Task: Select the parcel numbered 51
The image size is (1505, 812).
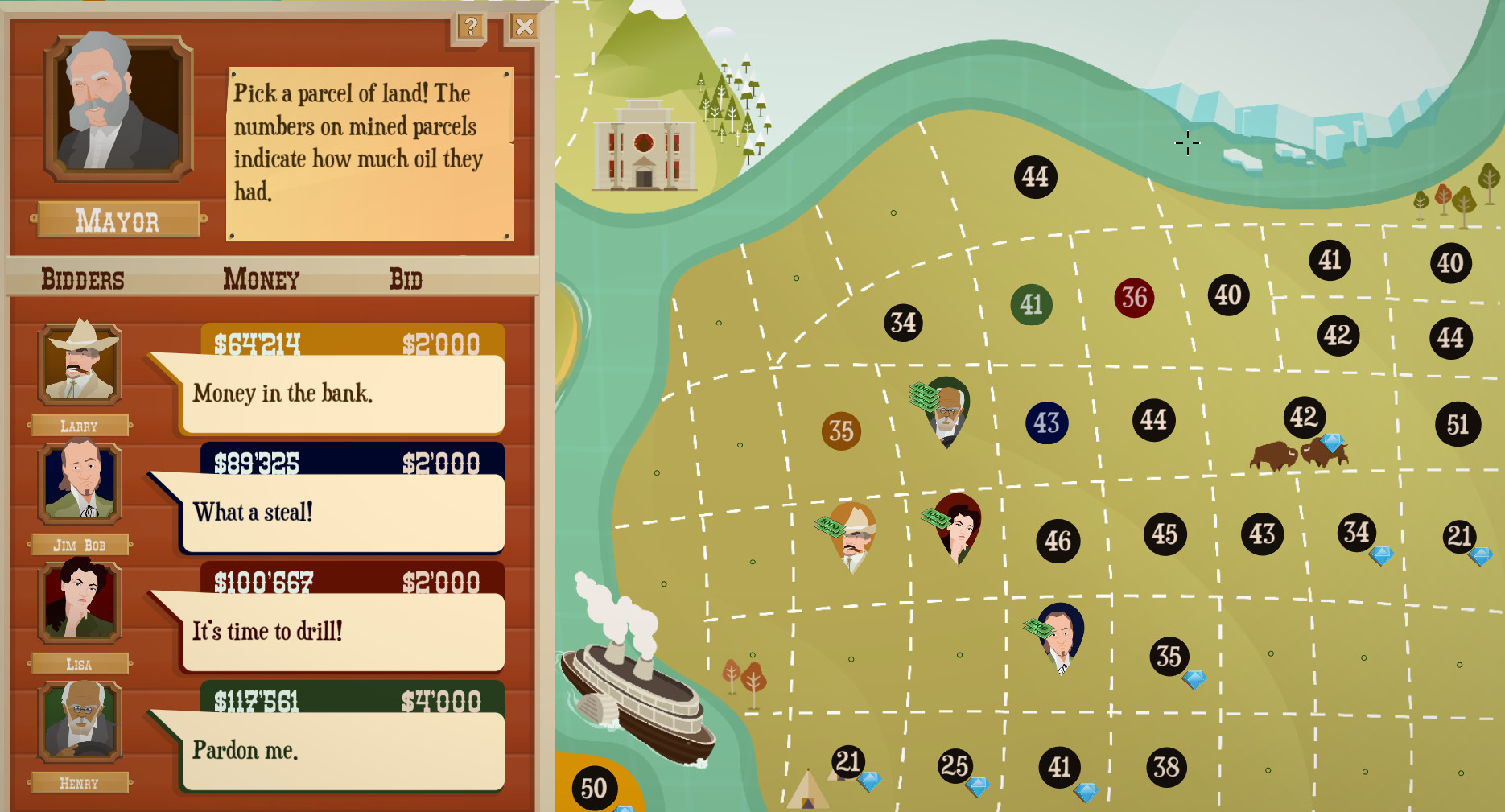Action: pyautogui.click(x=1458, y=424)
